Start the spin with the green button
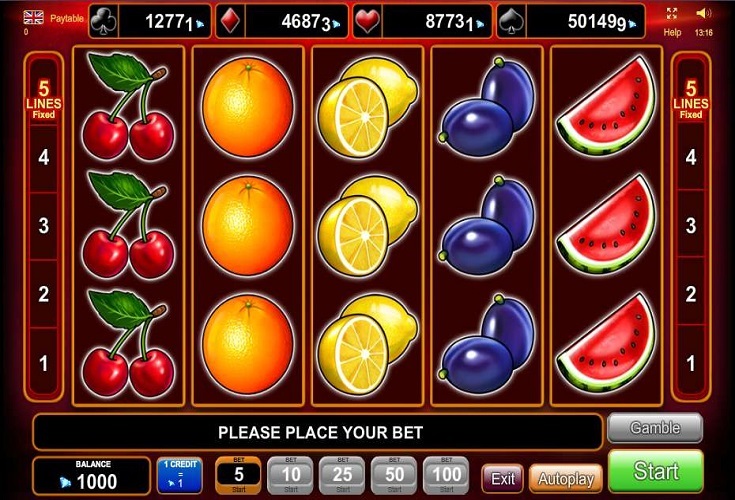735x500 pixels. [x=655, y=472]
